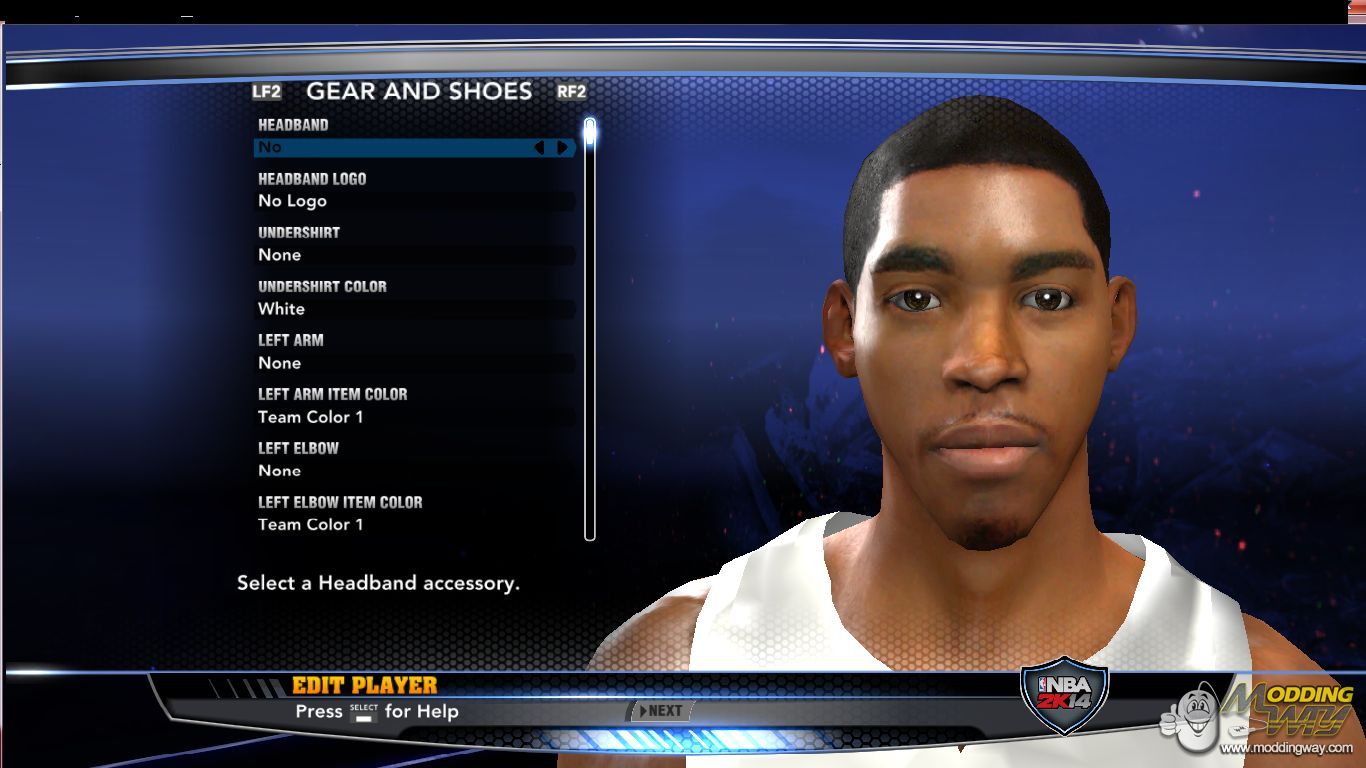Click the Headband left arrow
The width and height of the screenshot is (1366, 768).
click(539, 148)
